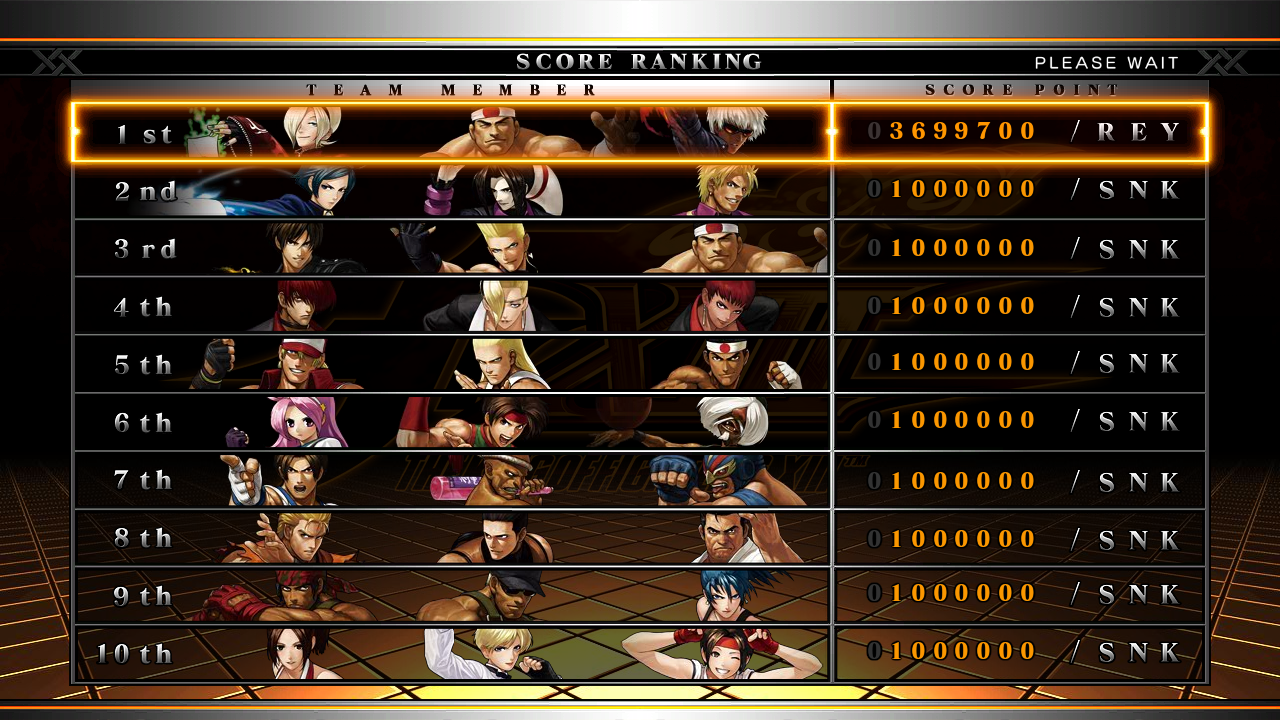Select the 9th place ranking row
Image resolution: width=1280 pixels, height=720 pixels.
point(640,596)
